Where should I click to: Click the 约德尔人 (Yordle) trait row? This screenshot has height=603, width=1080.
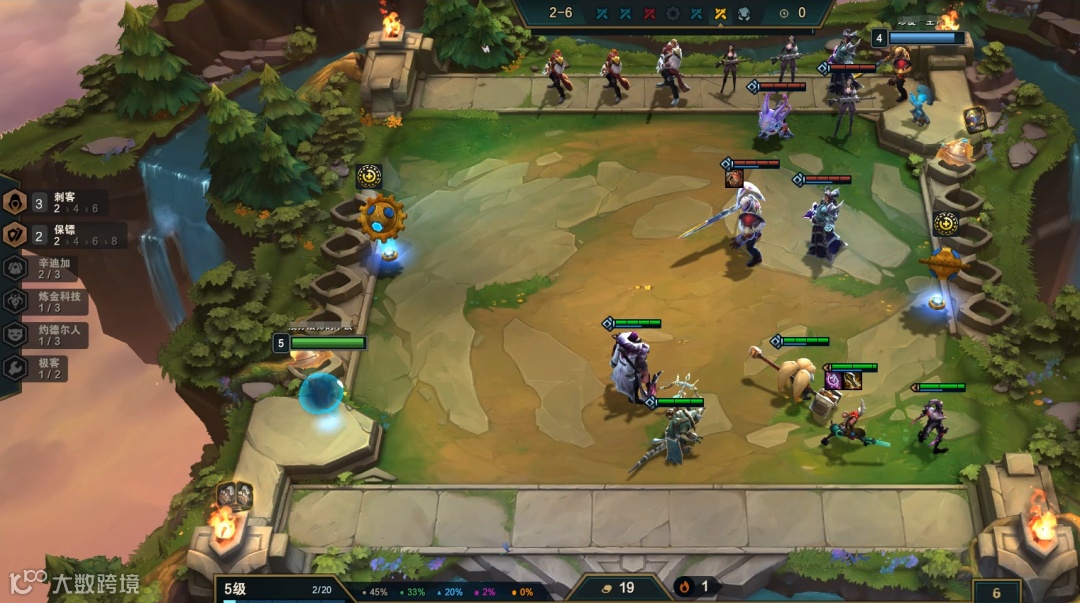point(55,334)
